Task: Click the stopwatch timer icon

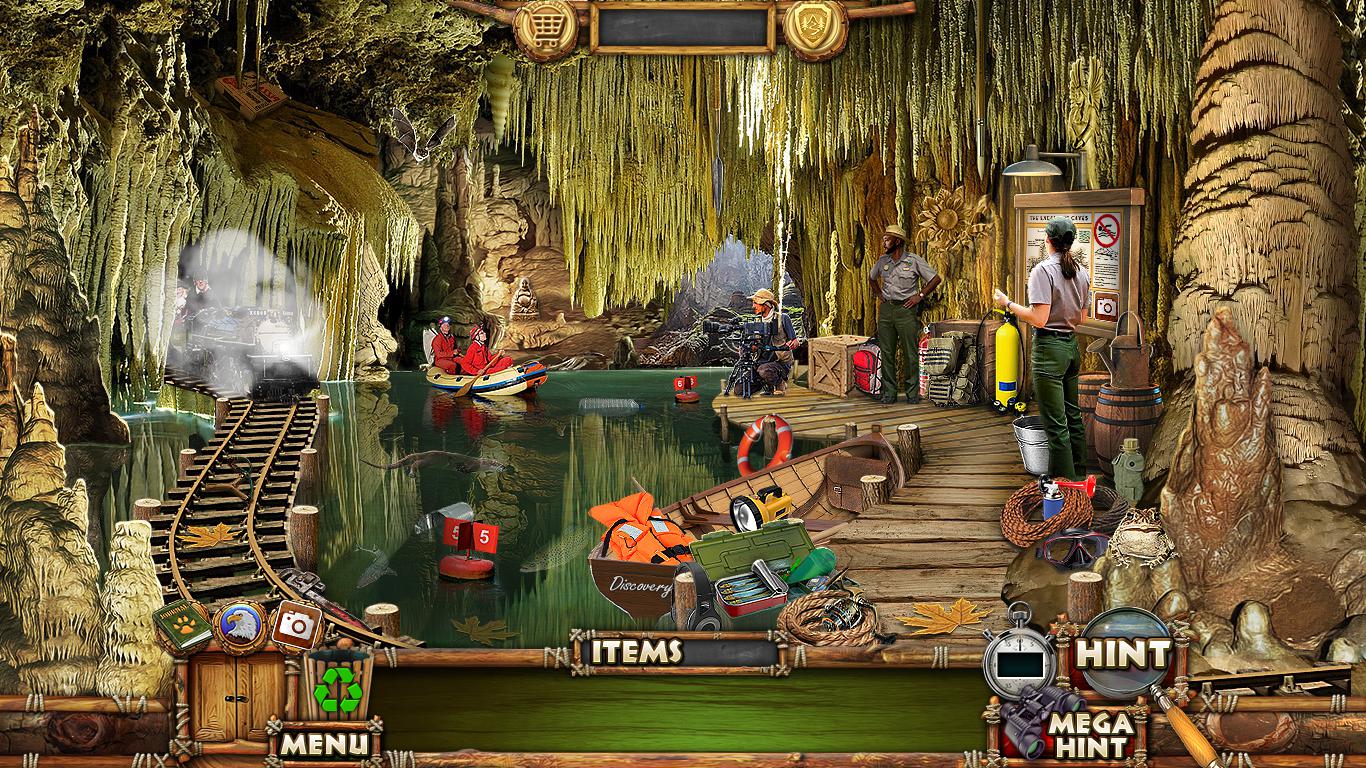Action: [x=1020, y=659]
